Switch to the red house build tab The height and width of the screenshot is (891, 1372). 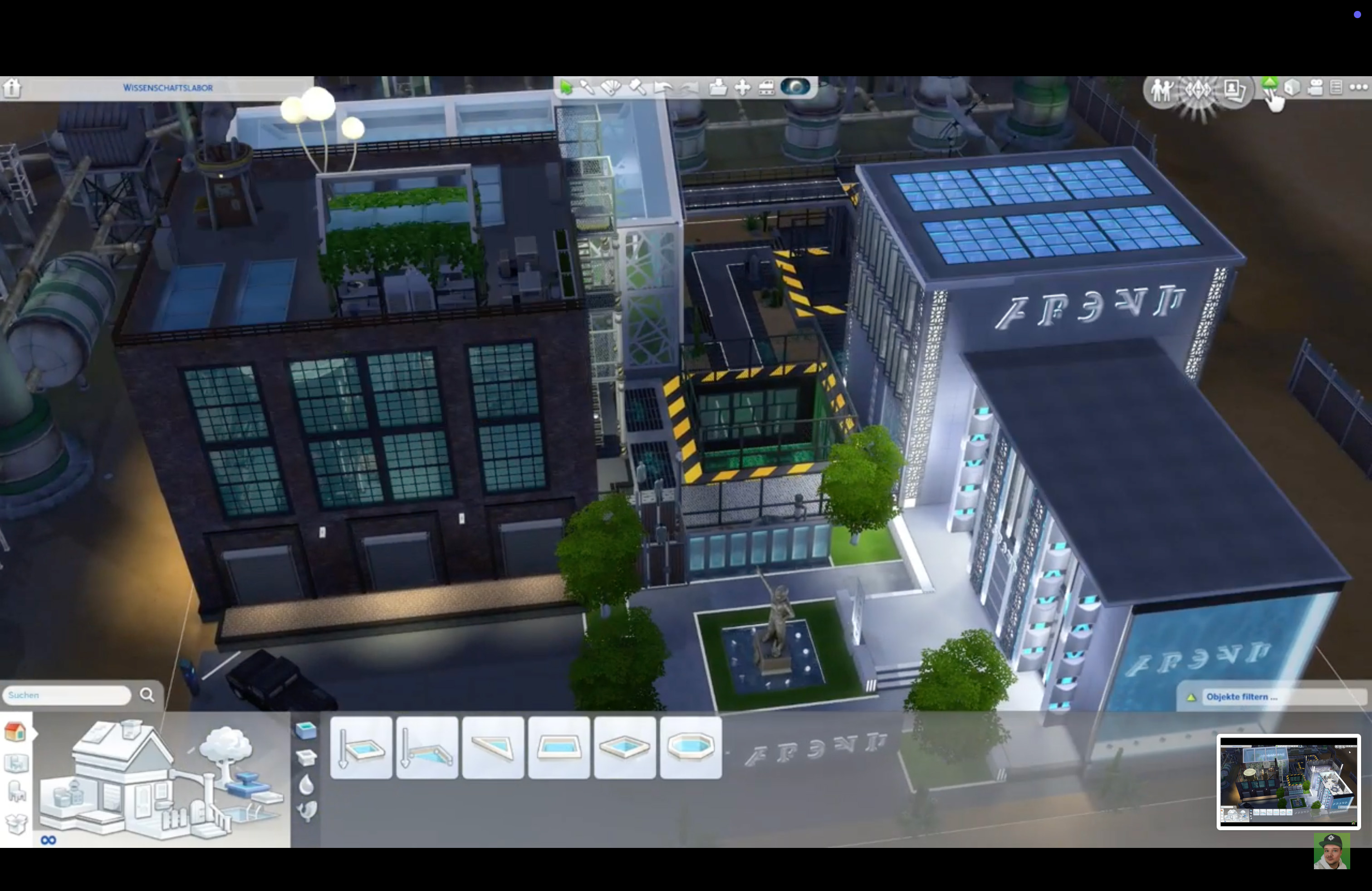click(x=15, y=732)
